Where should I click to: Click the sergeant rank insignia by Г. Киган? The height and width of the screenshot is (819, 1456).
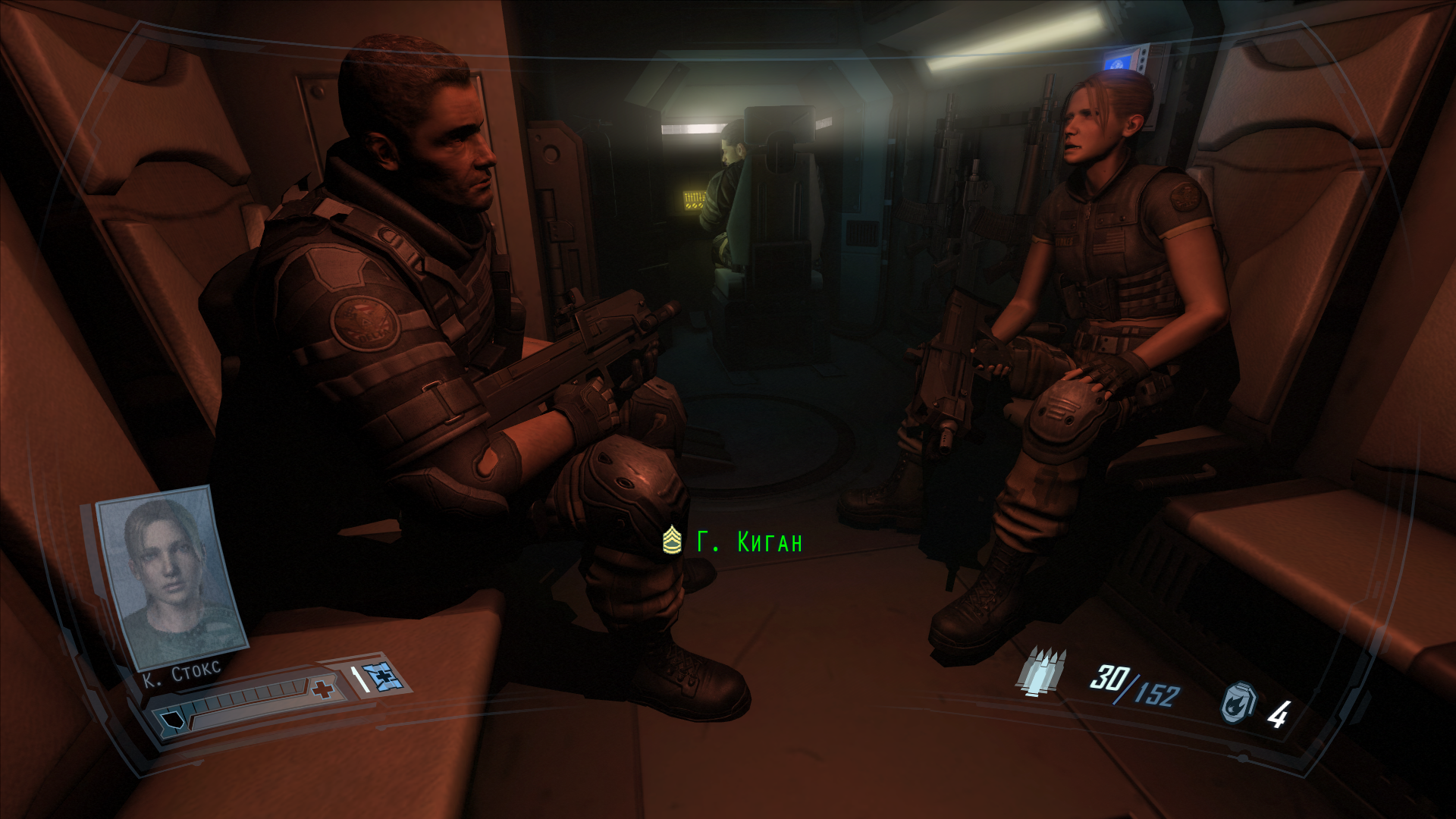point(672,541)
